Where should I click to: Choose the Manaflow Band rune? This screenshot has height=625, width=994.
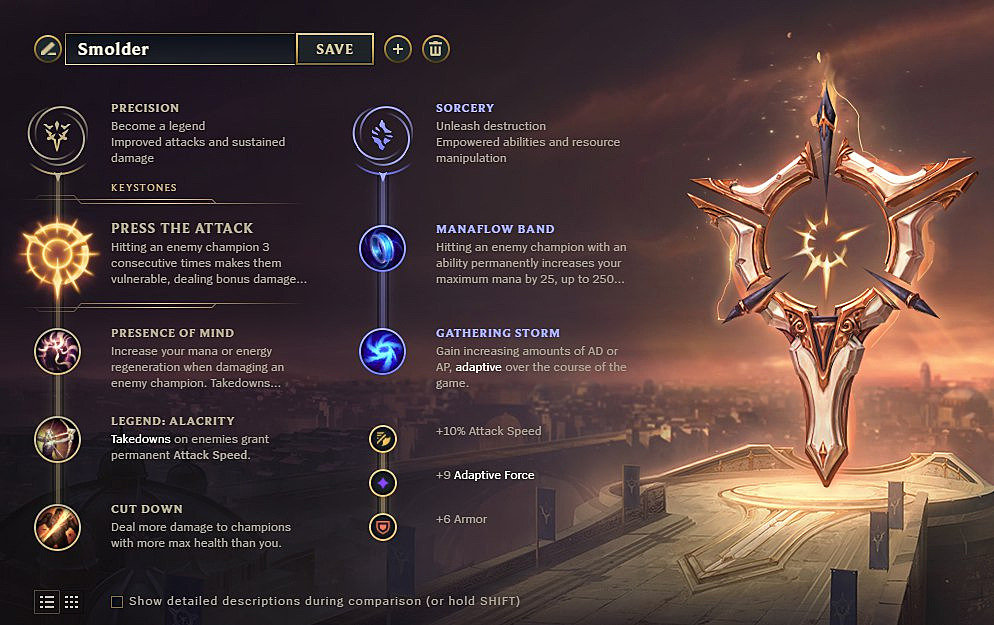[x=382, y=249]
